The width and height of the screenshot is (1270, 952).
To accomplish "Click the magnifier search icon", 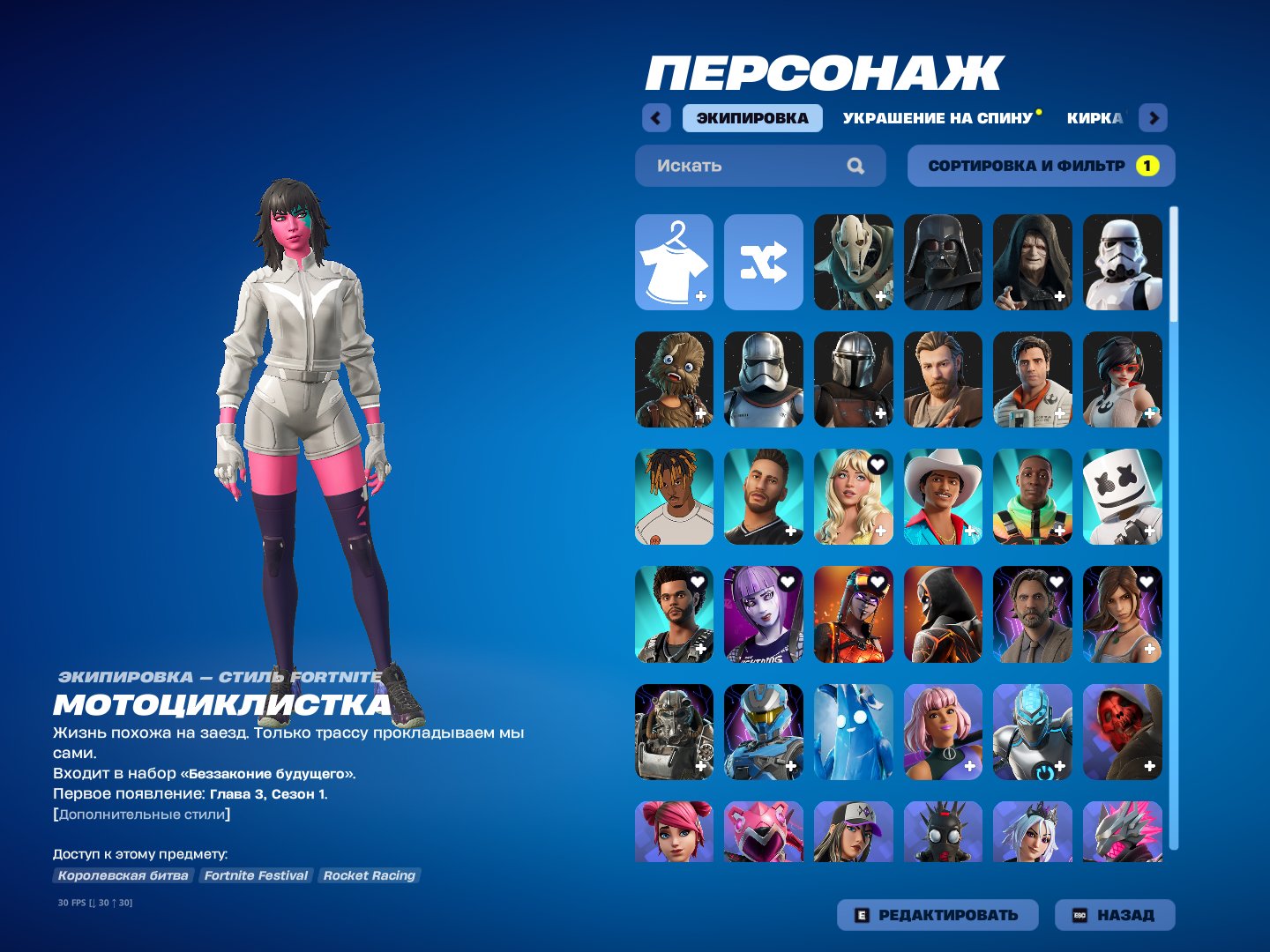I will (x=855, y=165).
